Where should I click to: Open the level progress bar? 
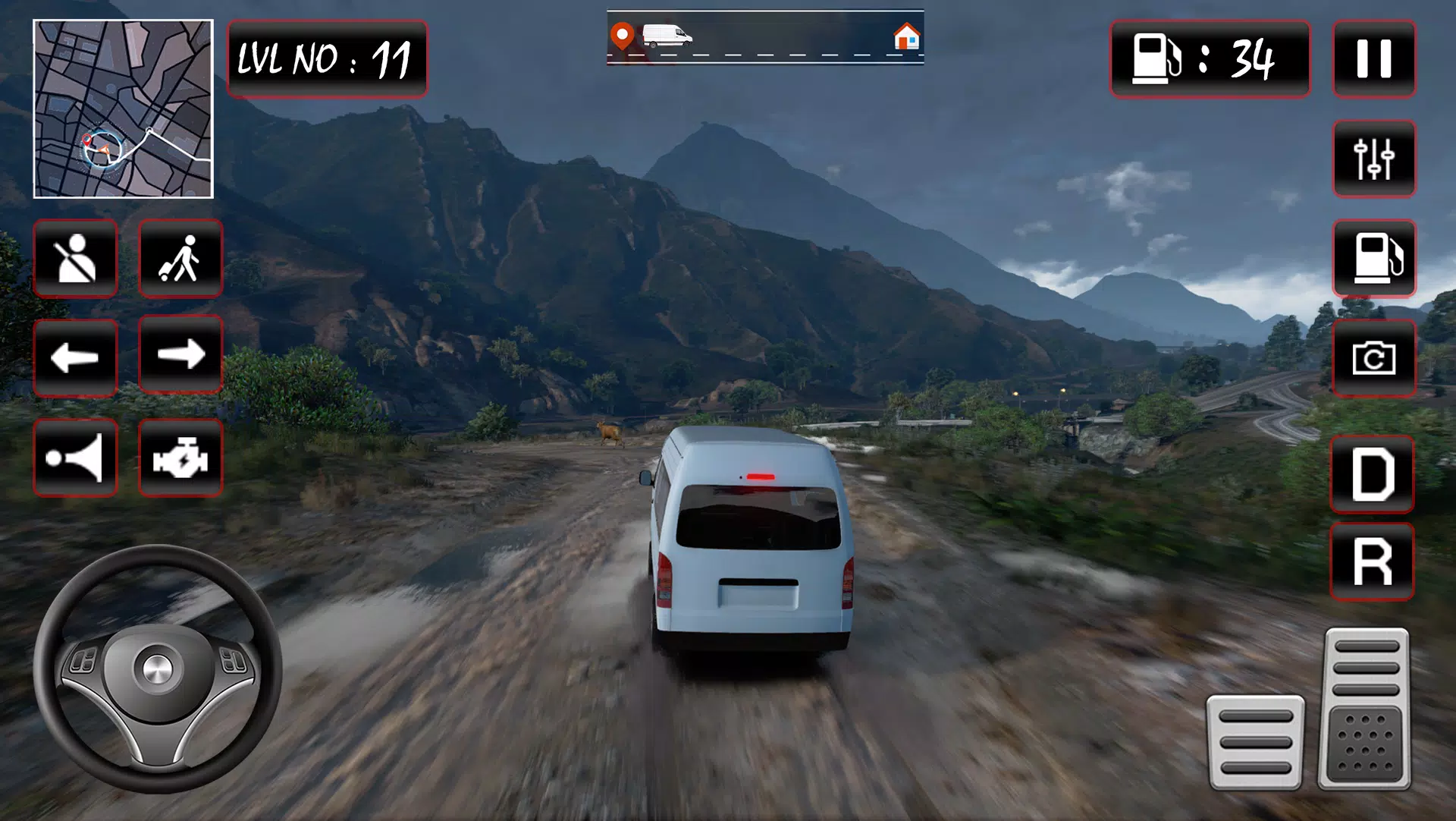pos(764,36)
